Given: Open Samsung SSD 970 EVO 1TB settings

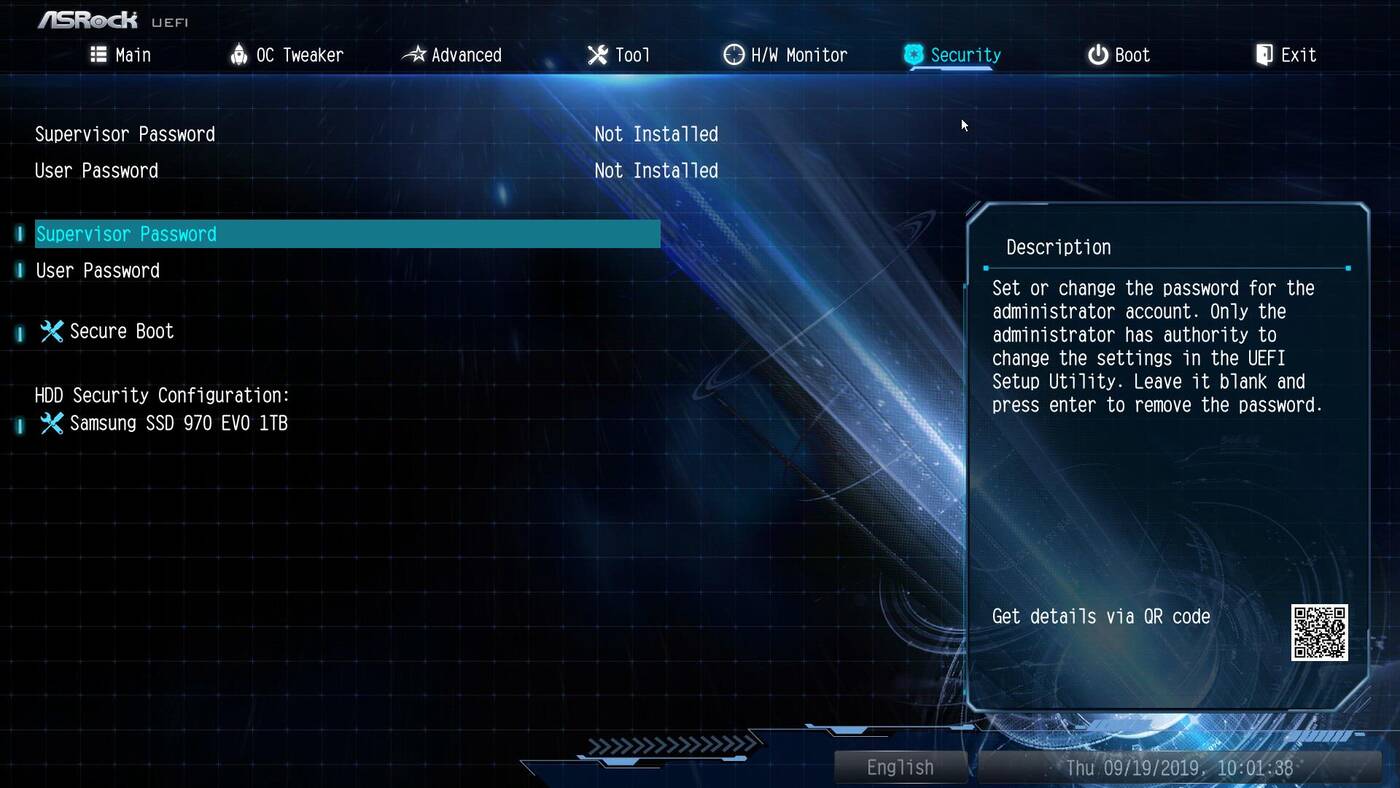Looking at the screenshot, I should 178,424.
